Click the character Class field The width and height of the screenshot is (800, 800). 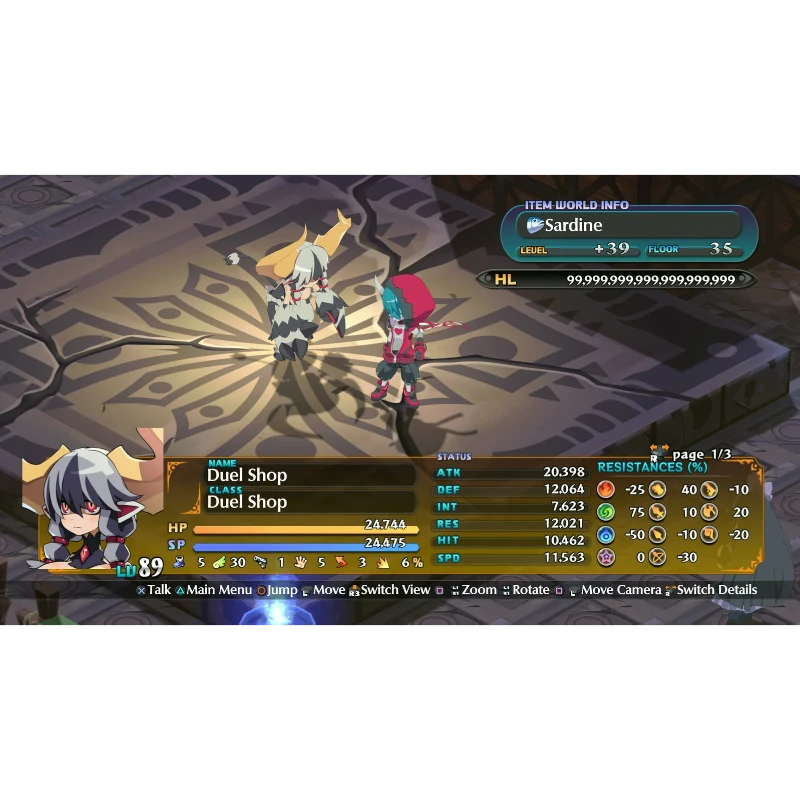click(310, 501)
